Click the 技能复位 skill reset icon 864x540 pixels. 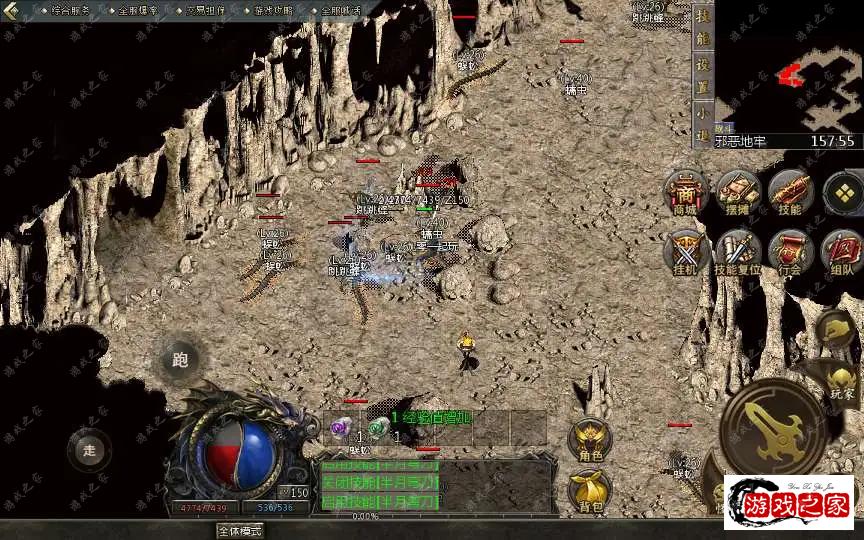coord(738,251)
